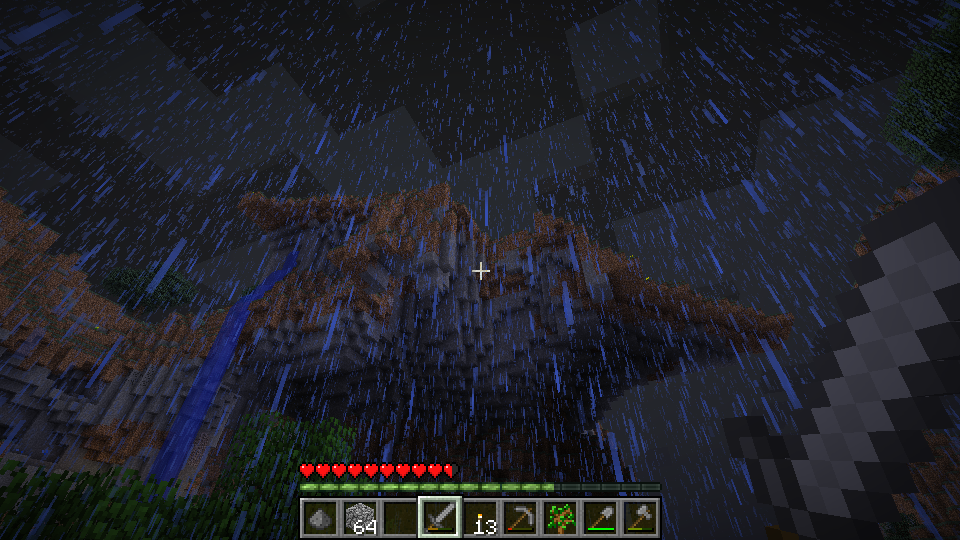This screenshot has height=540, width=960.
Task: Select the axe hotbar slot
Action: point(640,518)
